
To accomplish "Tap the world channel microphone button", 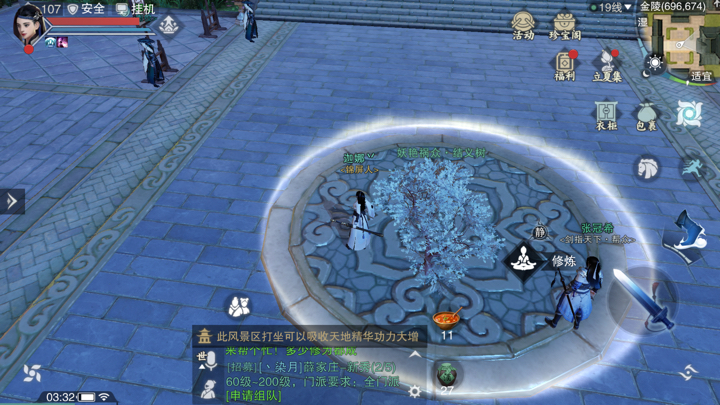I will click(208, 360).
